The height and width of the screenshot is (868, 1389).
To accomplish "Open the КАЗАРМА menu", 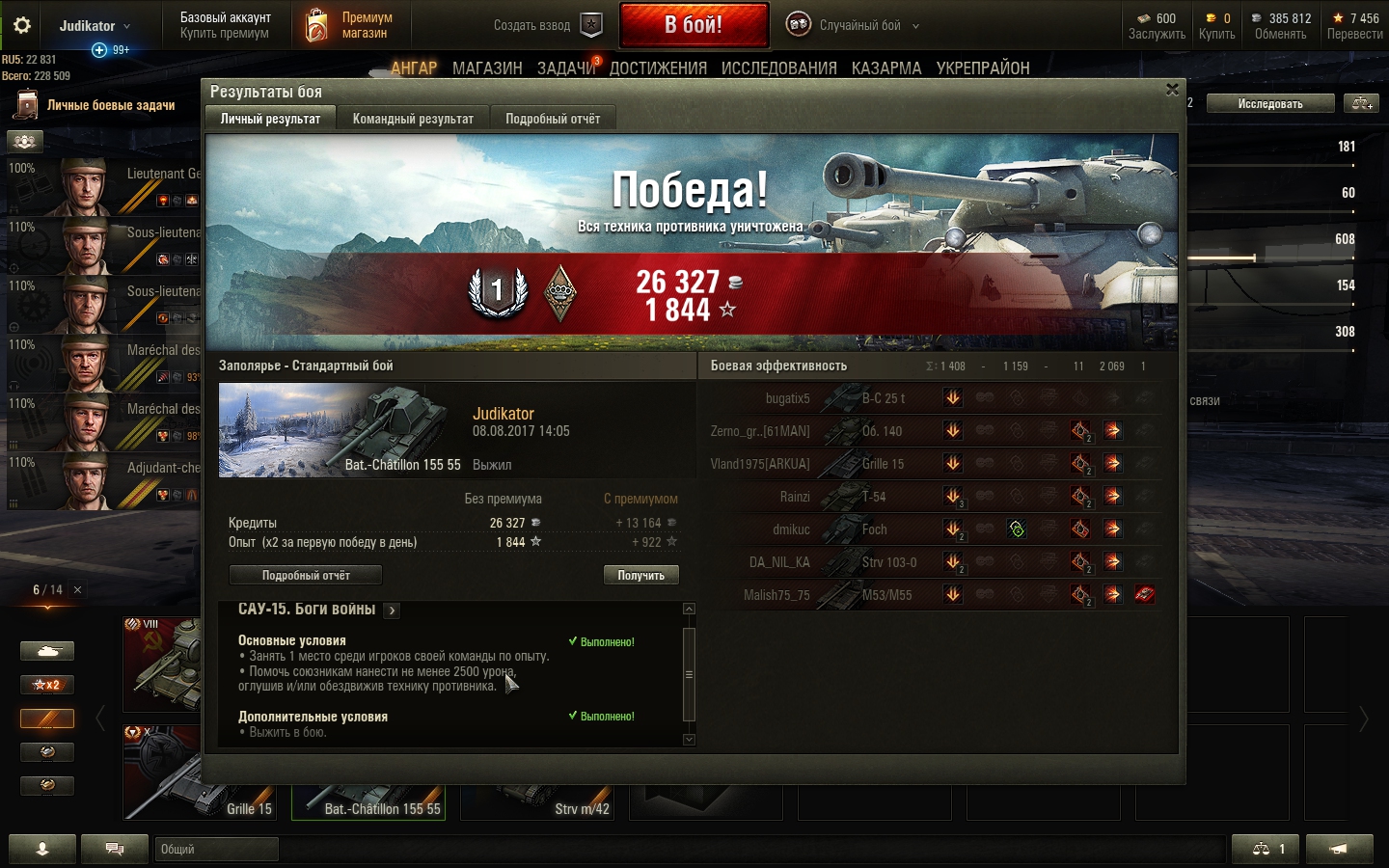I will pos(885,68).
